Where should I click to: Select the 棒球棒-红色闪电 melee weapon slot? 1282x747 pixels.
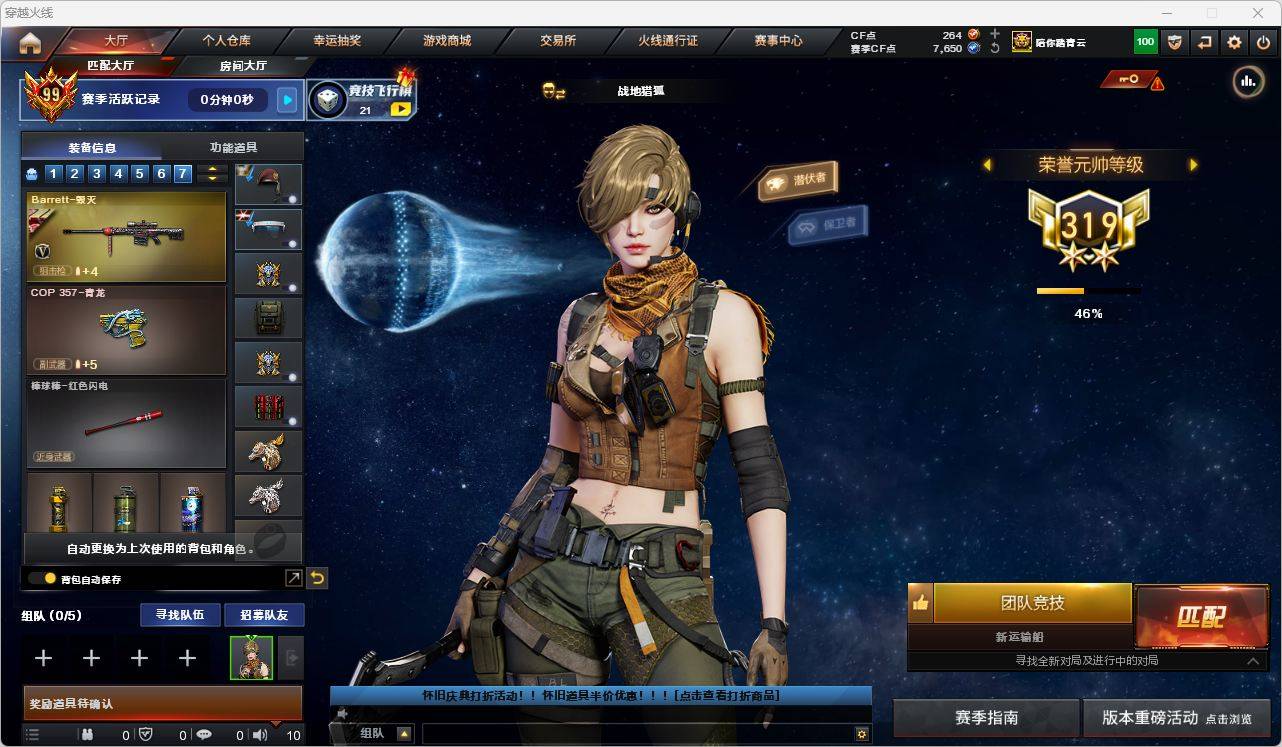click(x=127, y=423)
